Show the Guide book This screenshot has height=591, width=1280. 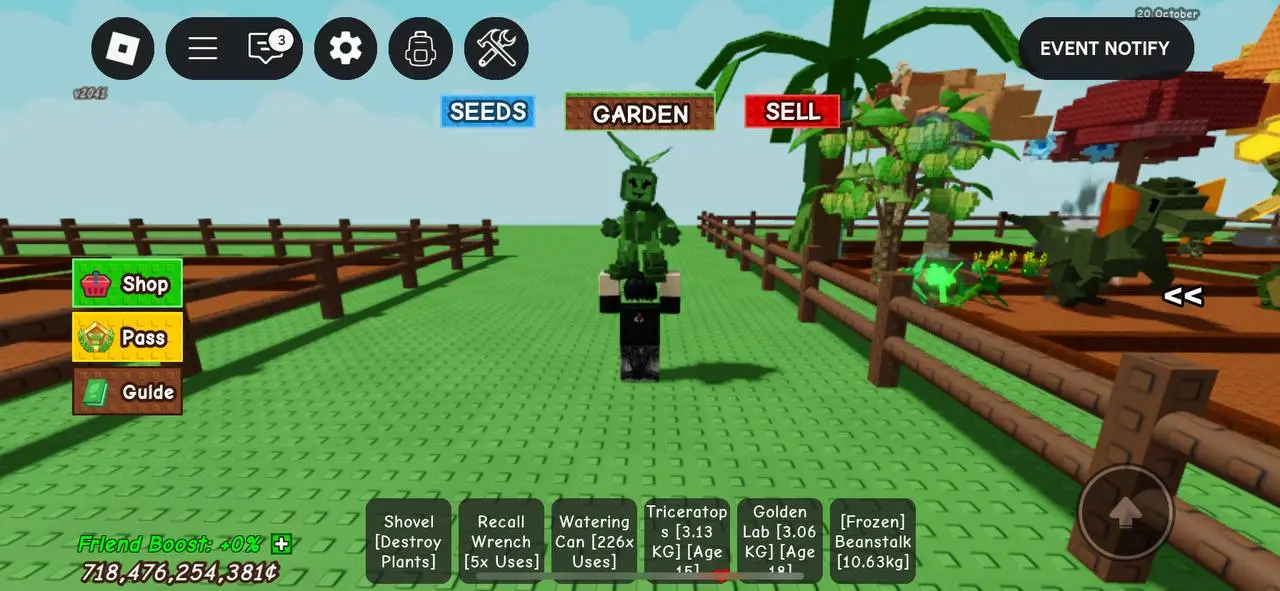coord(127,391)
